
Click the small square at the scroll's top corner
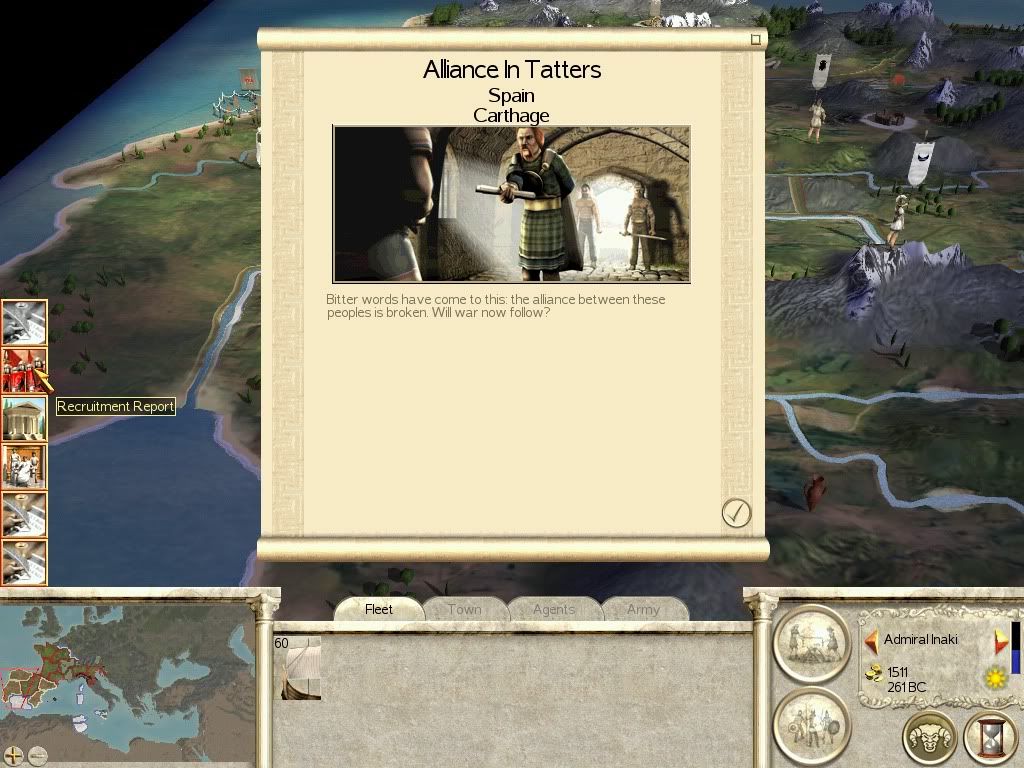(756, 40)
